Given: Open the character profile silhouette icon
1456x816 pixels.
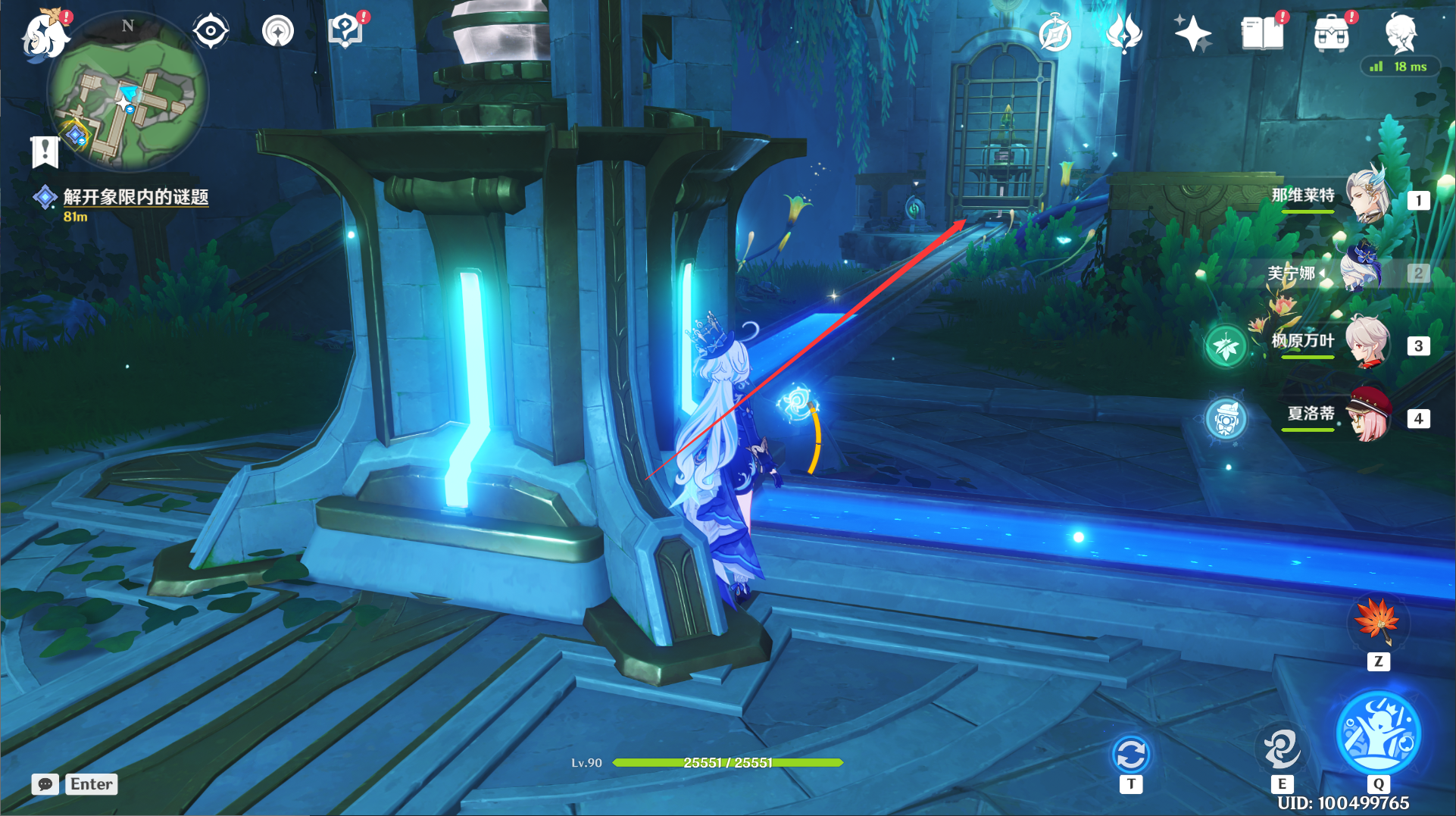Looking at the screenshot, I should 1400,34.
